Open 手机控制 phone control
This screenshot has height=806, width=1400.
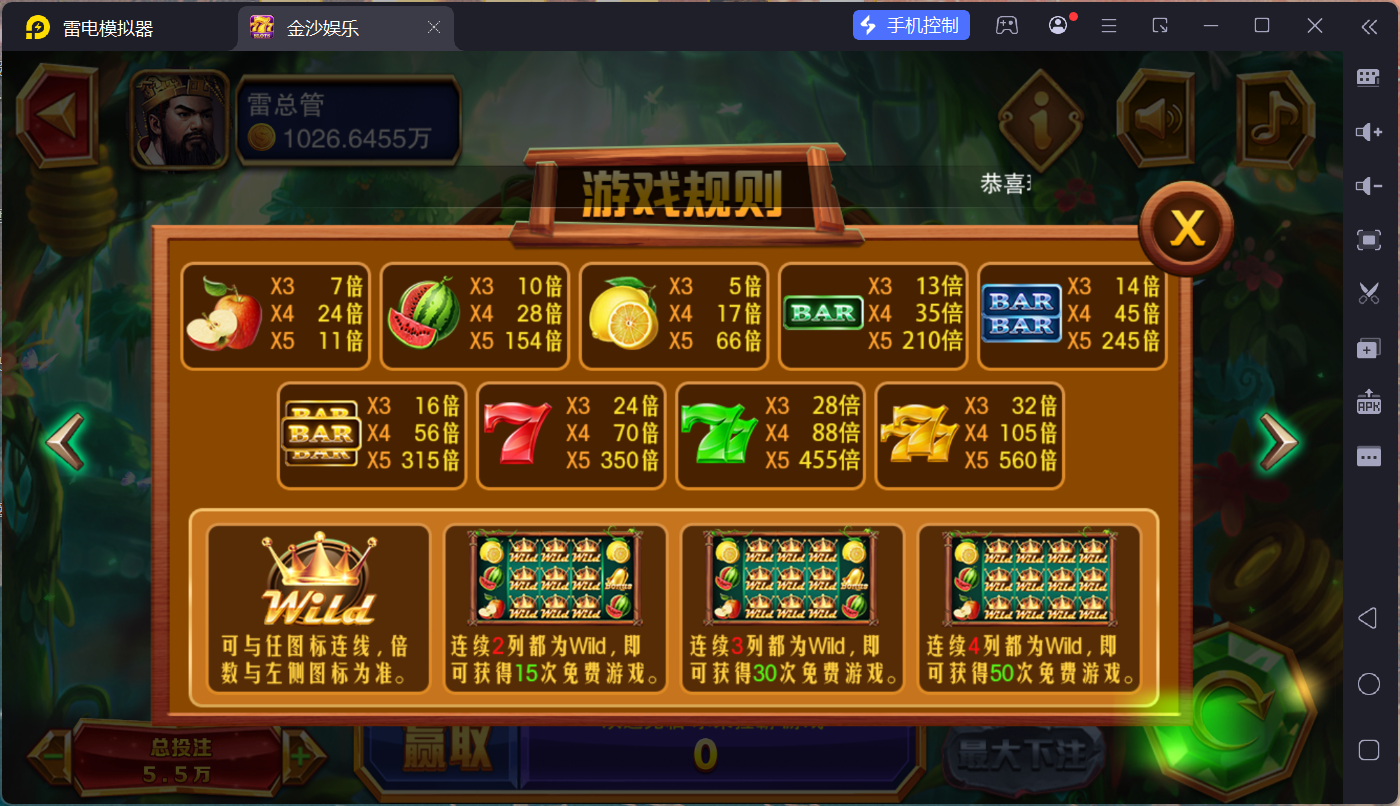[x=911, y=26]
